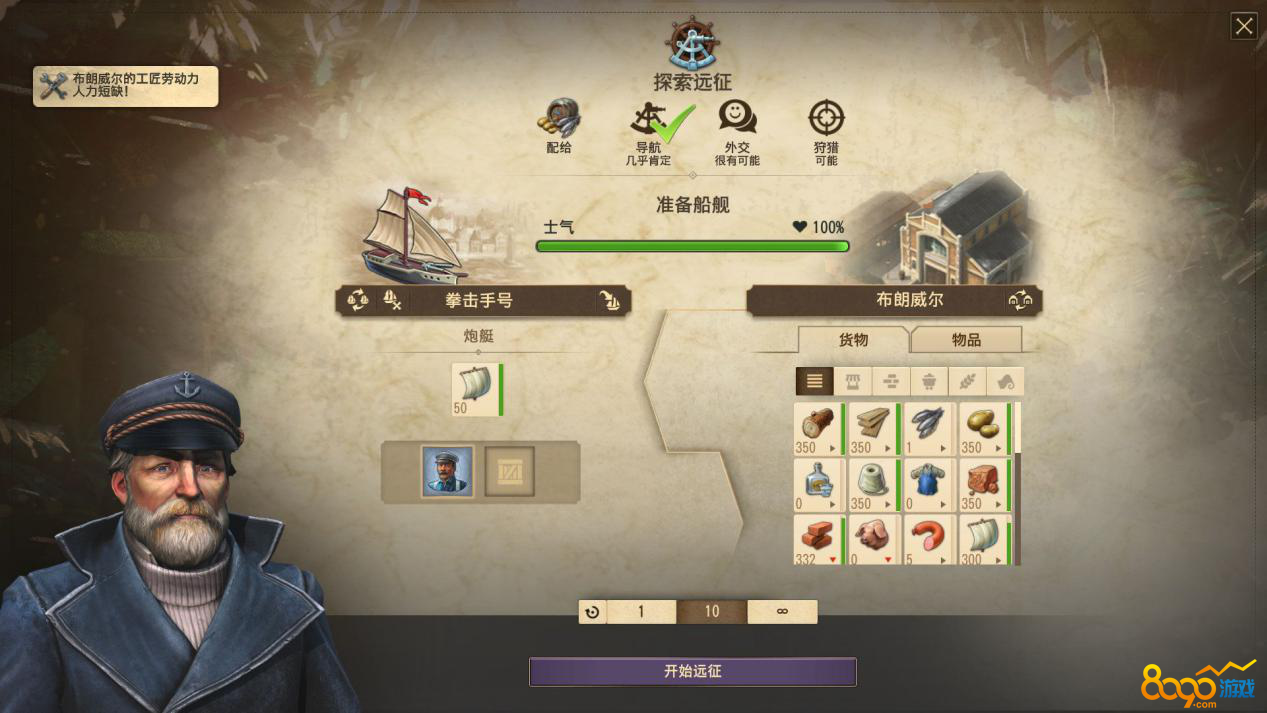Set transfer amount to infinity
The width and height of the screenshot is (1267, 713).
point(782,612)
